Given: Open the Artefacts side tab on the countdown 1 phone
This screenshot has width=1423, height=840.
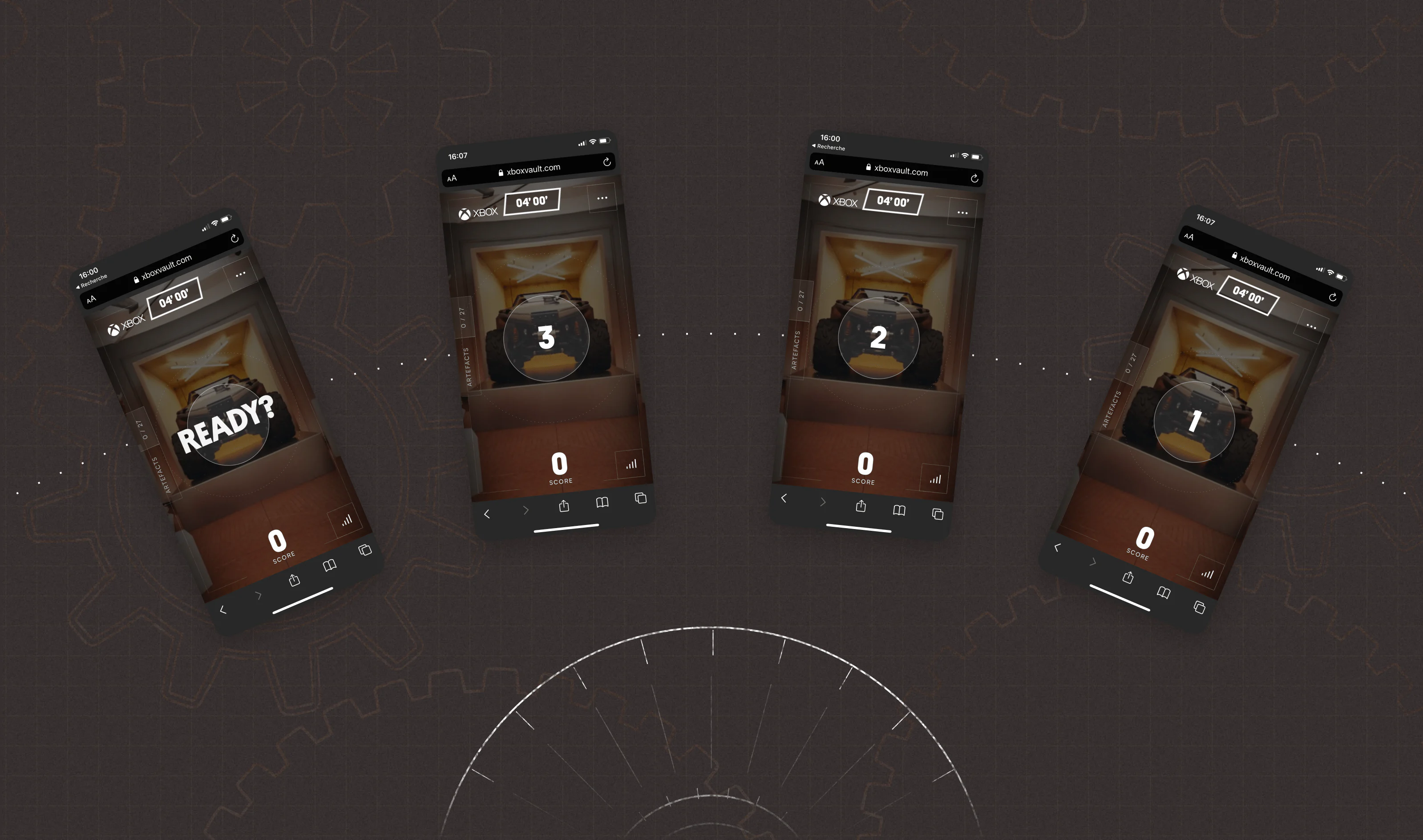Looking at the screenshot, I should click(1112, 409).
